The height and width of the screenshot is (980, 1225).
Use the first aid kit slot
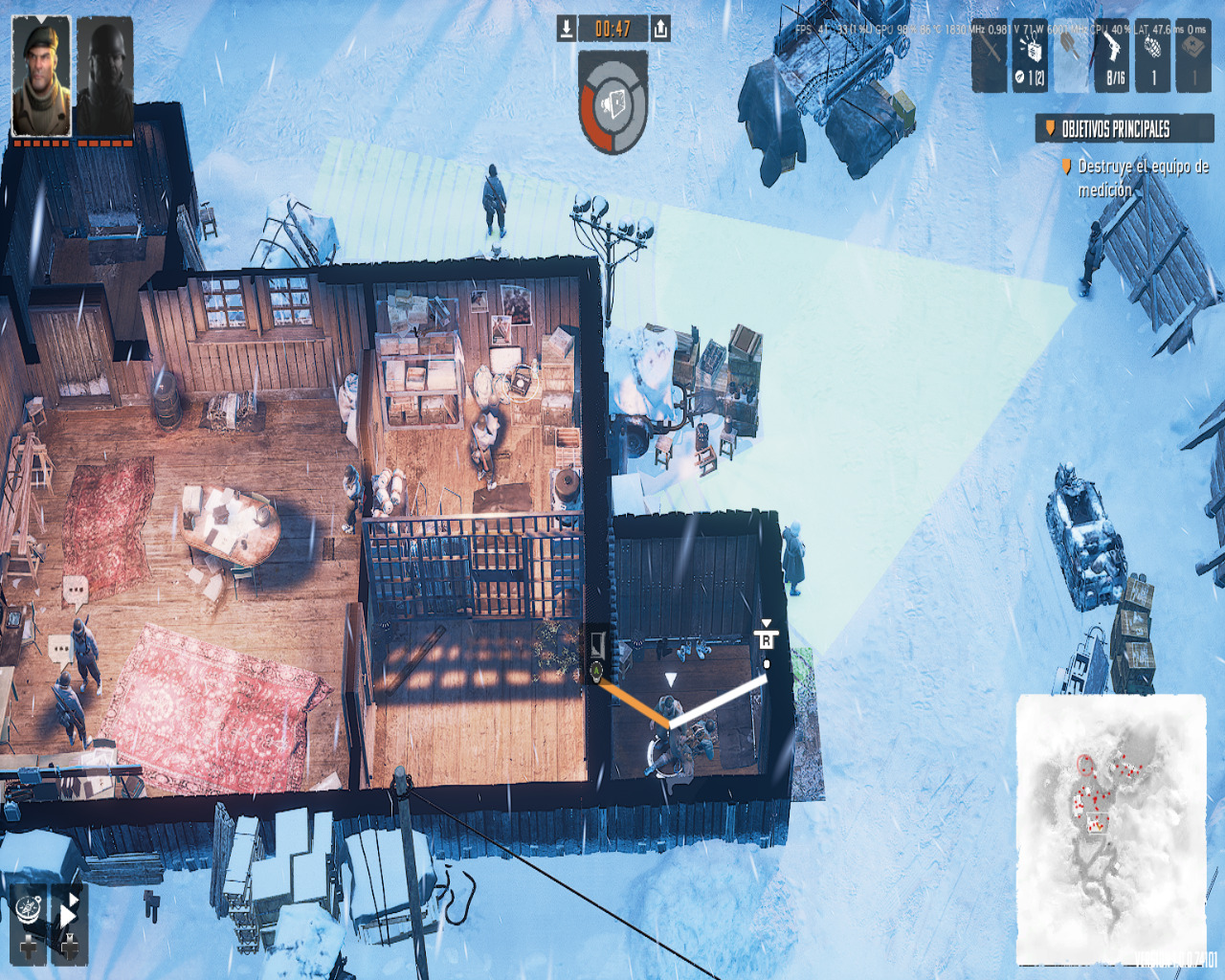tap(1193, 56)
